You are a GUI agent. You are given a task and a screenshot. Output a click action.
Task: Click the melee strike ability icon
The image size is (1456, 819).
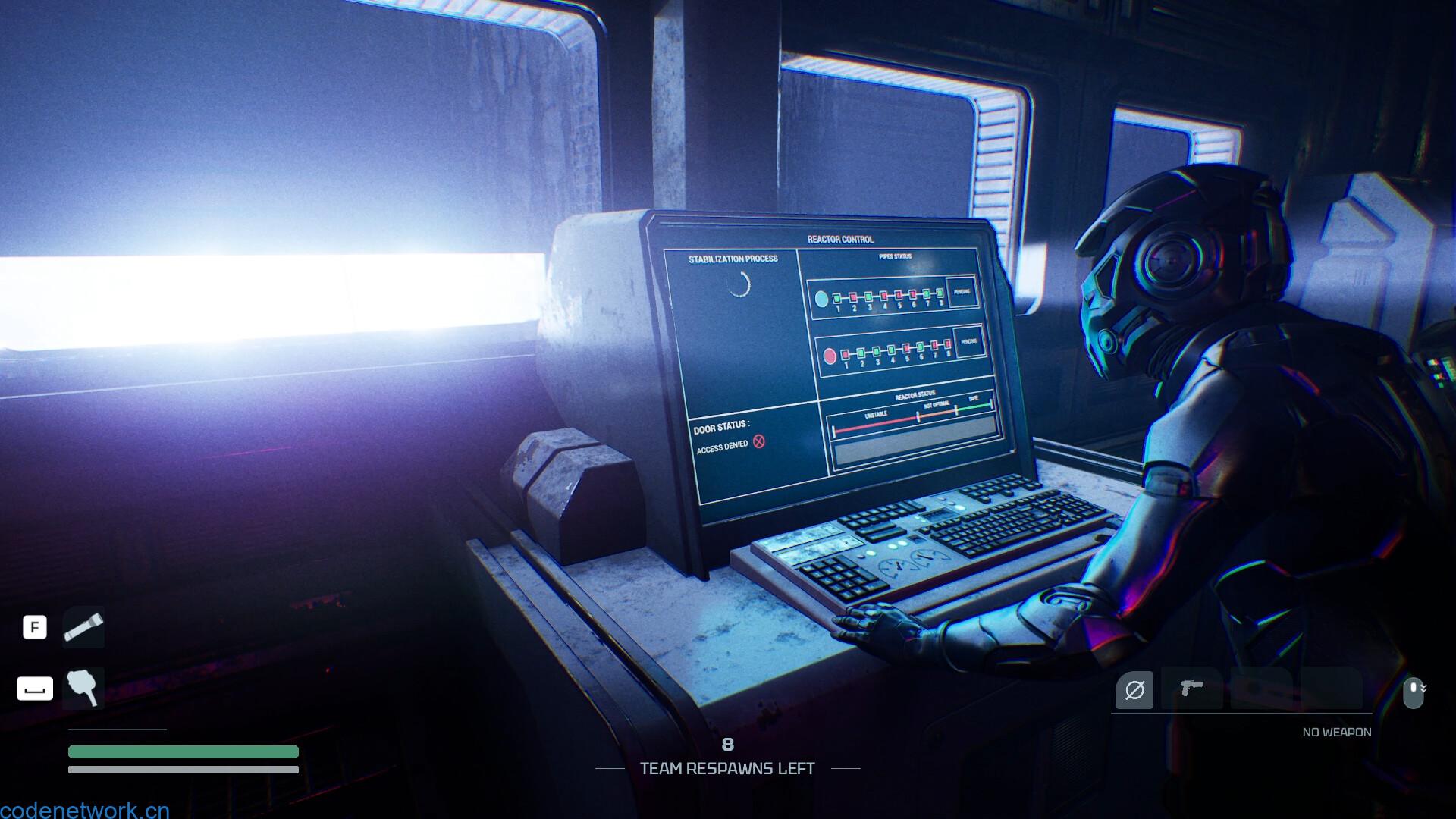pyautogui.click(x=83, y=688)
